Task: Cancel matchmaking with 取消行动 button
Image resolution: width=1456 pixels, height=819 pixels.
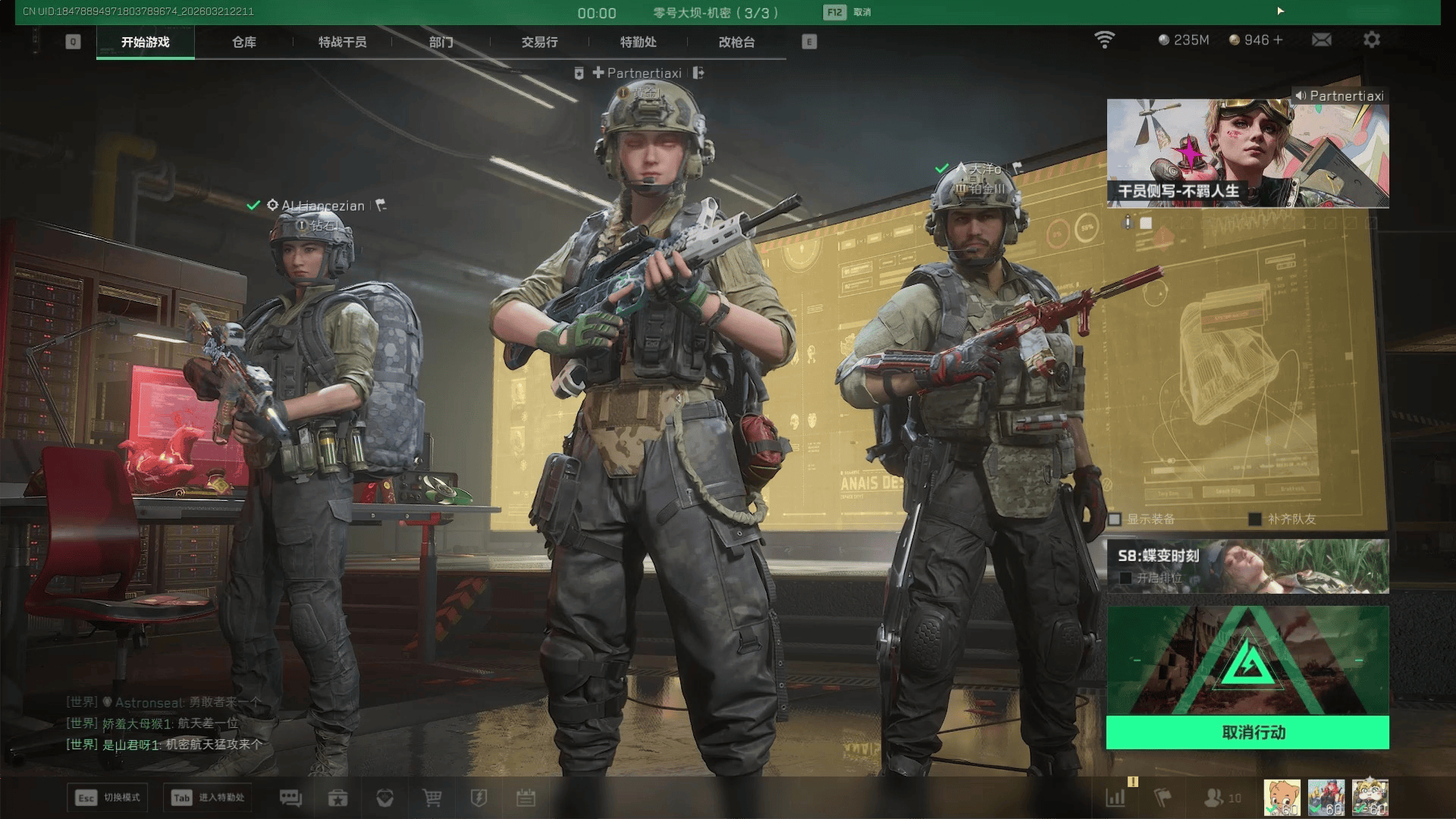Action: click(x=1247, y=733)
